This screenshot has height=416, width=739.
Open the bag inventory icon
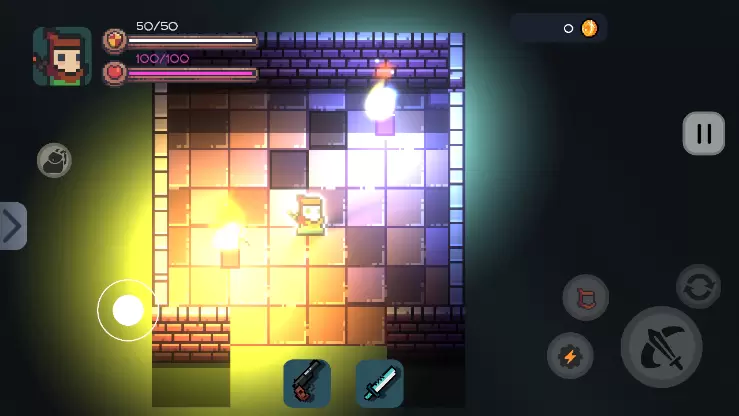coord(54,161)
